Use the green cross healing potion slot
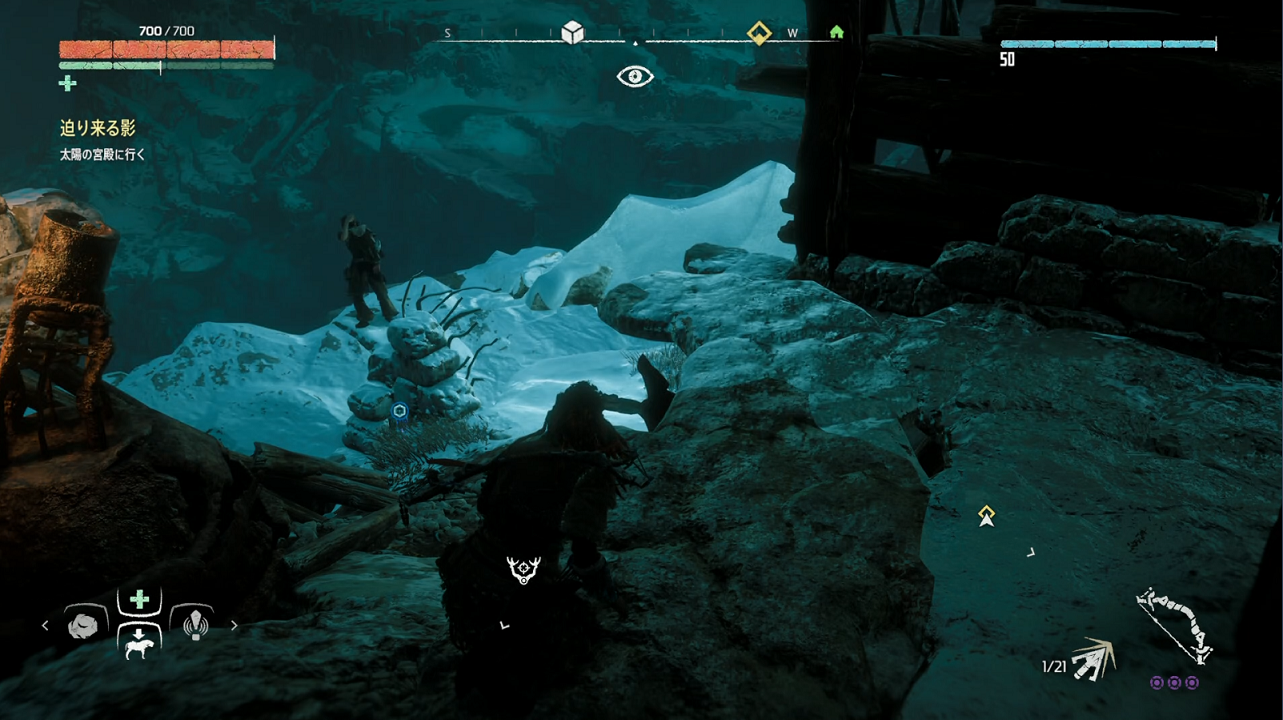 139,599
